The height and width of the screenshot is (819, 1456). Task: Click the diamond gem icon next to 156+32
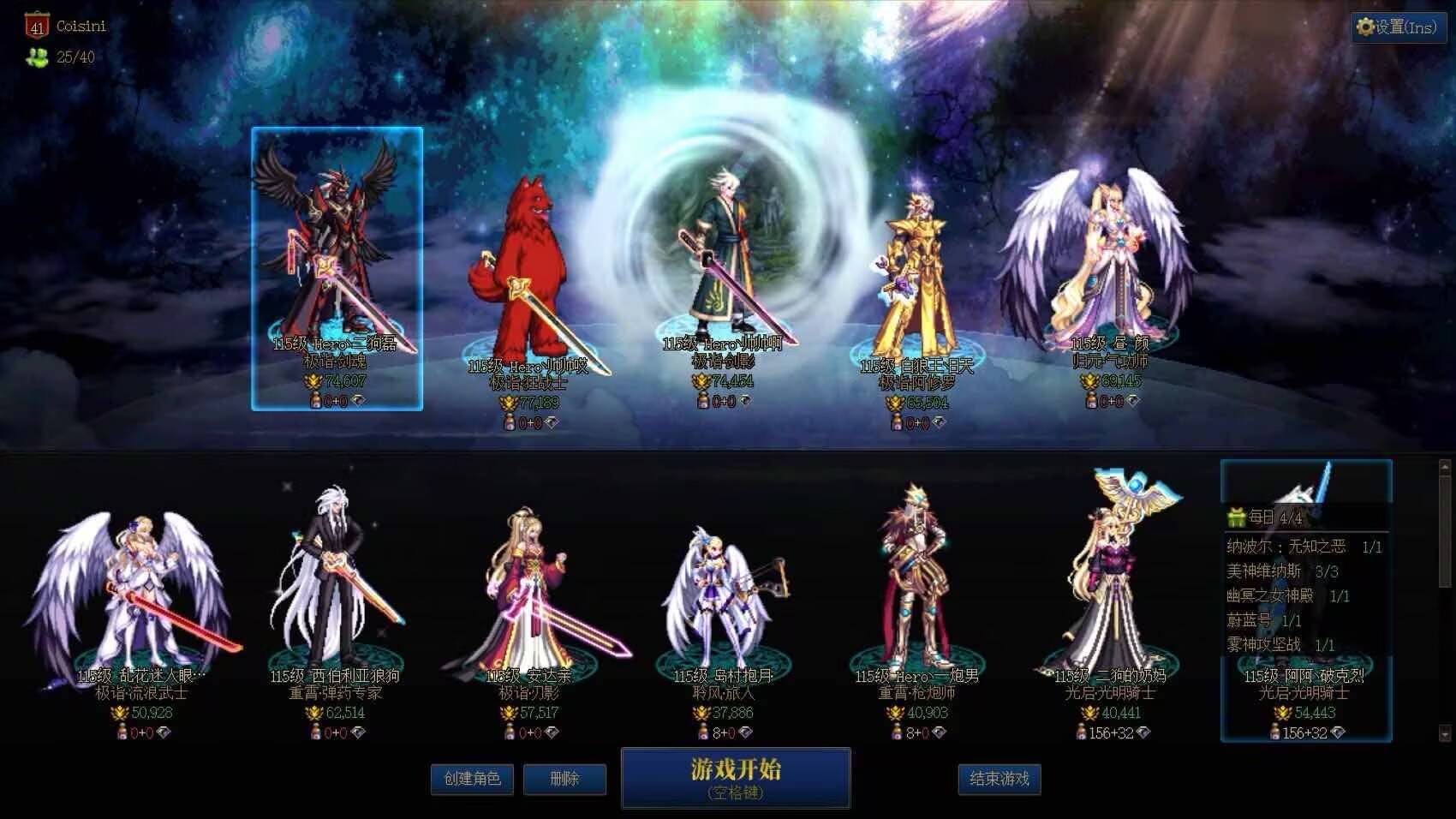pos(1339,732)
